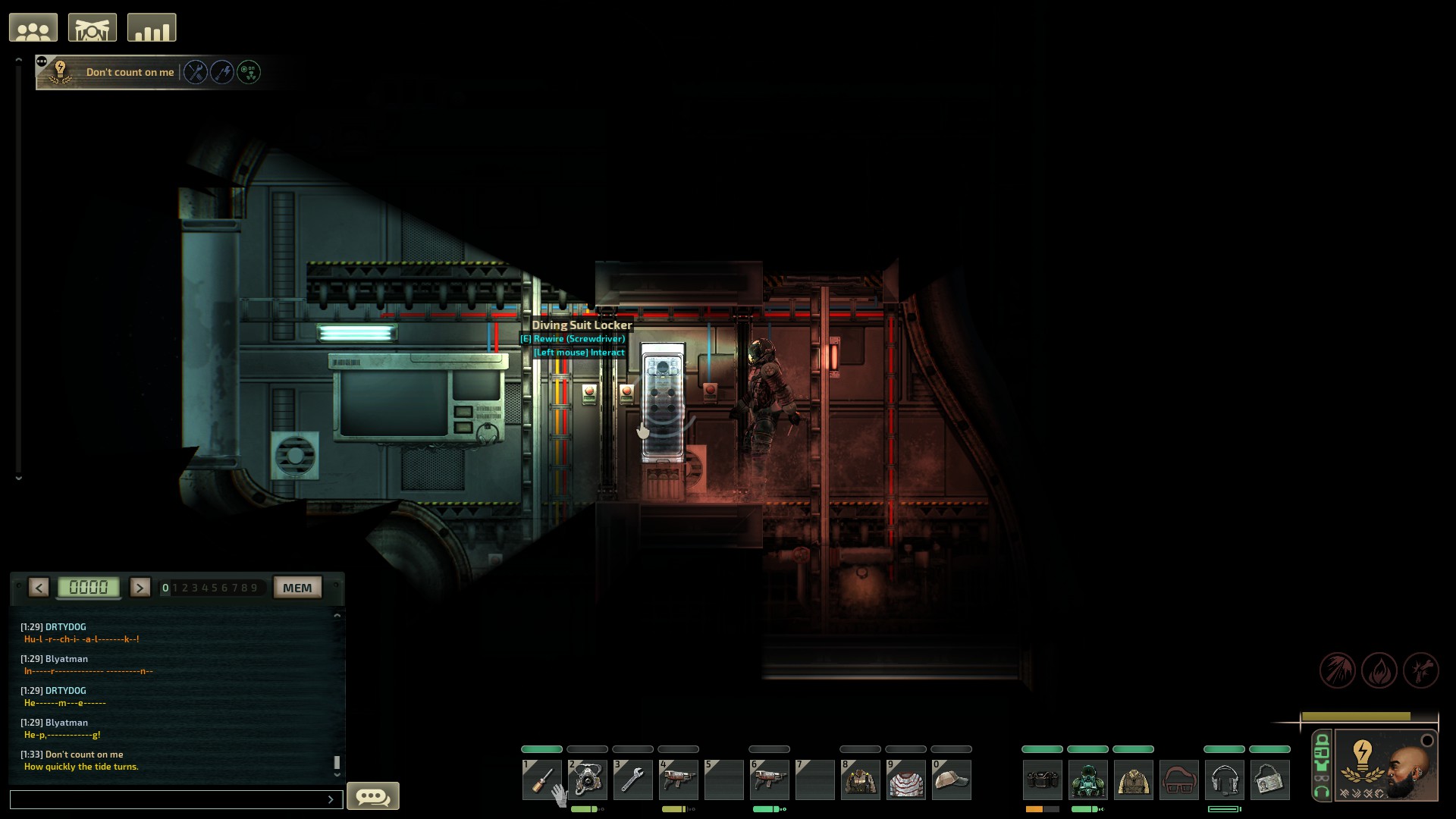Toggle the chat speech bubble button

coord(372,795)
